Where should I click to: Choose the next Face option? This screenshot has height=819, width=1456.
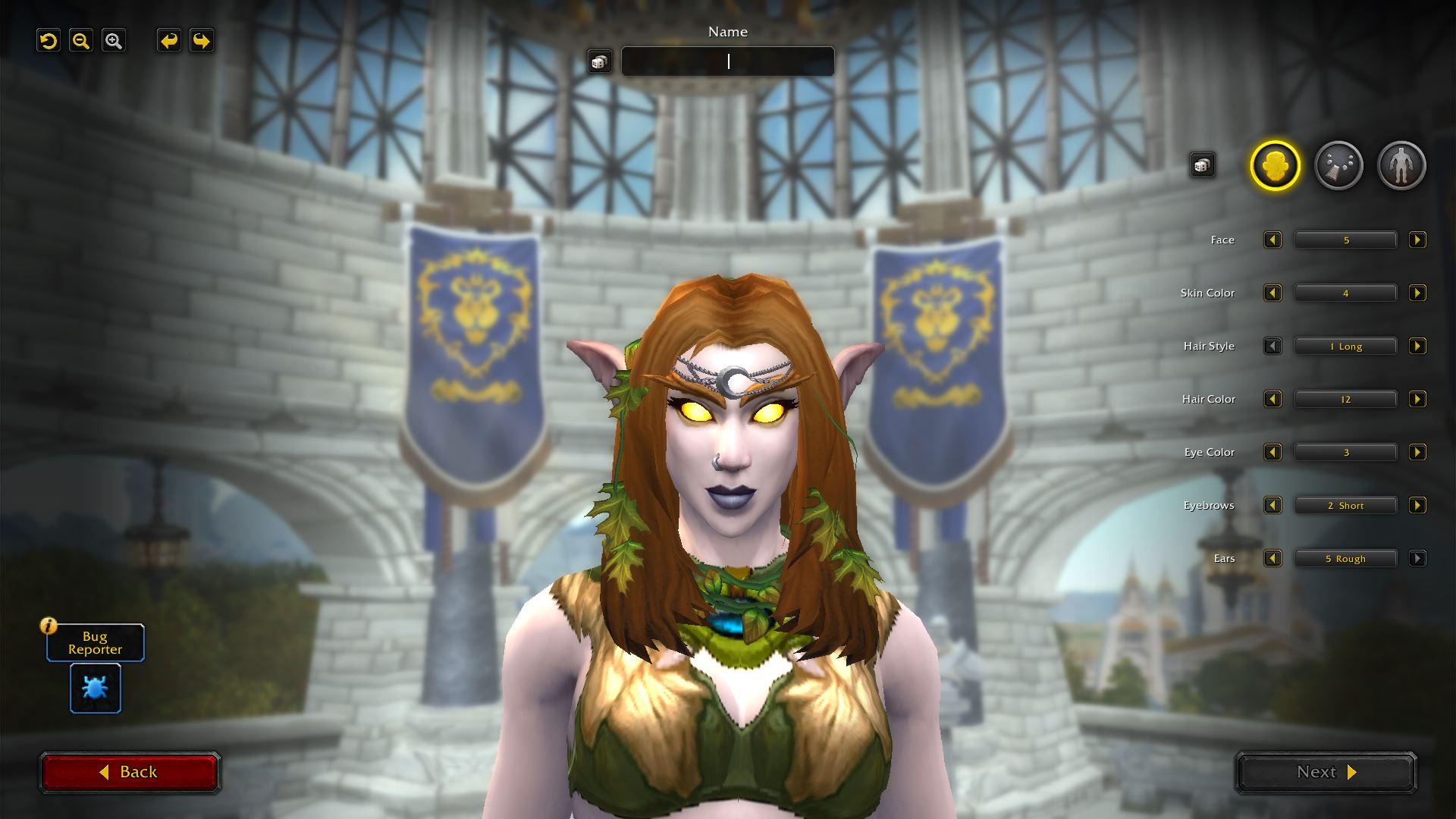(x=1417, y=240)
